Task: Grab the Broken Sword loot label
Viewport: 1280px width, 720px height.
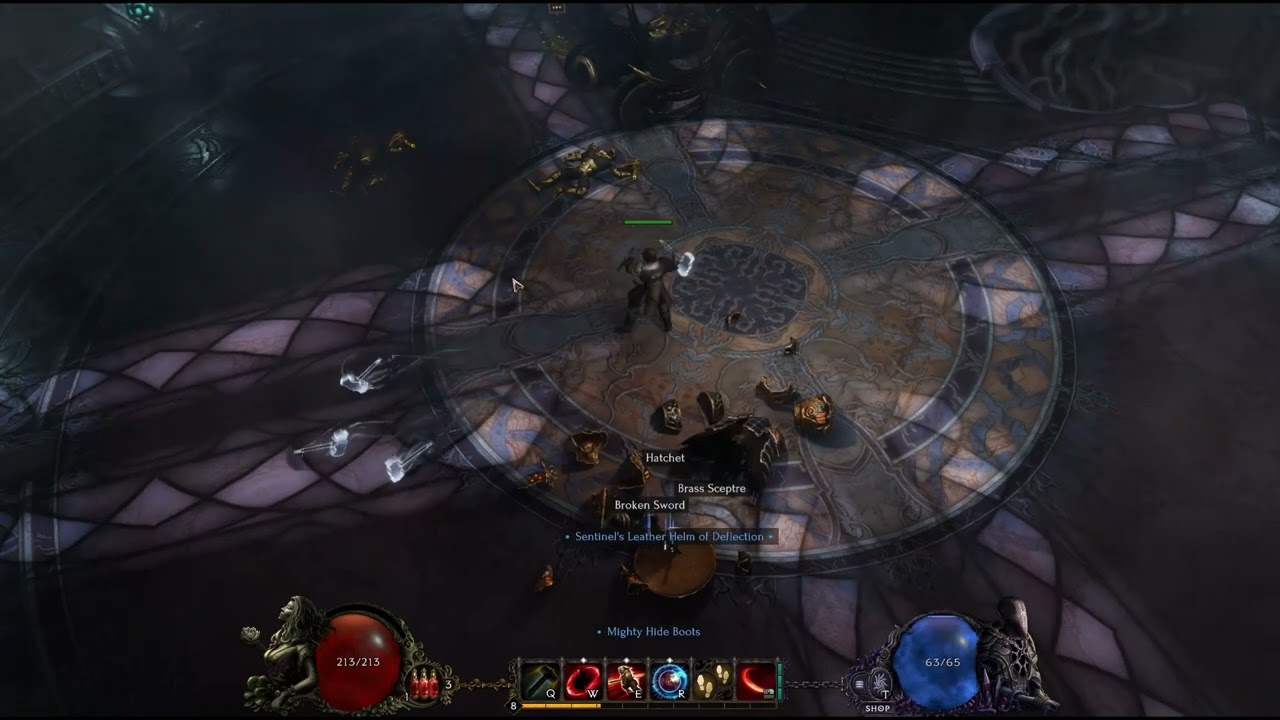Action: coord(649,506)
